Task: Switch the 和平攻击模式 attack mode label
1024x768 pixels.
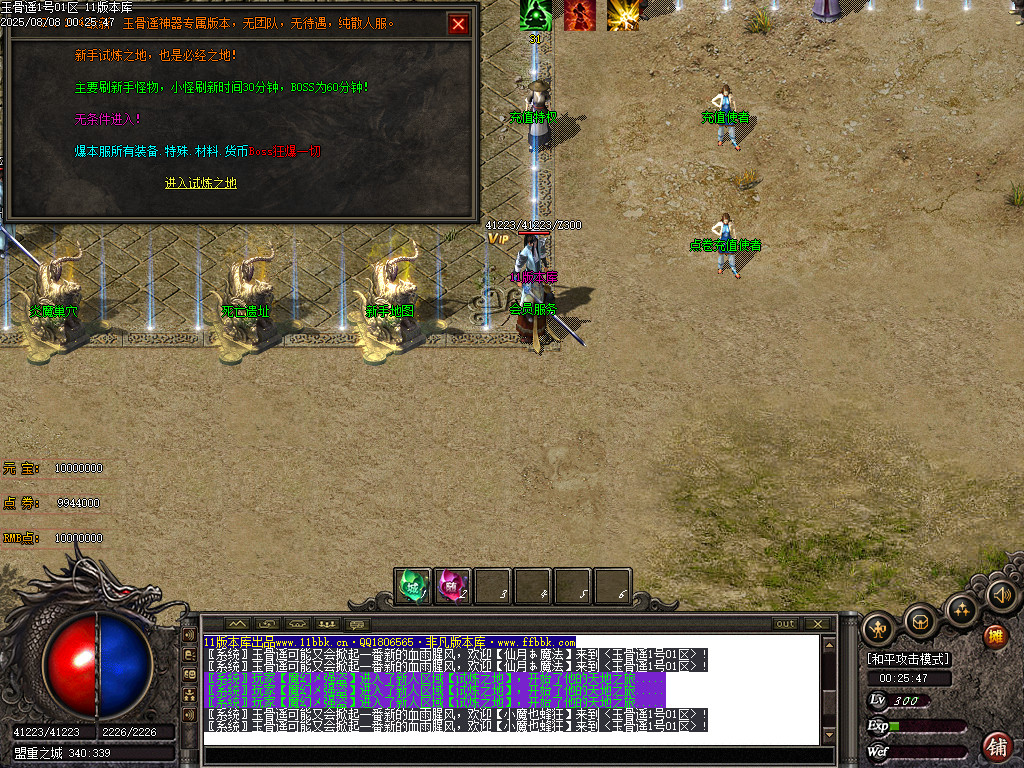Action: pyautogui.click(x=908, y=659)
